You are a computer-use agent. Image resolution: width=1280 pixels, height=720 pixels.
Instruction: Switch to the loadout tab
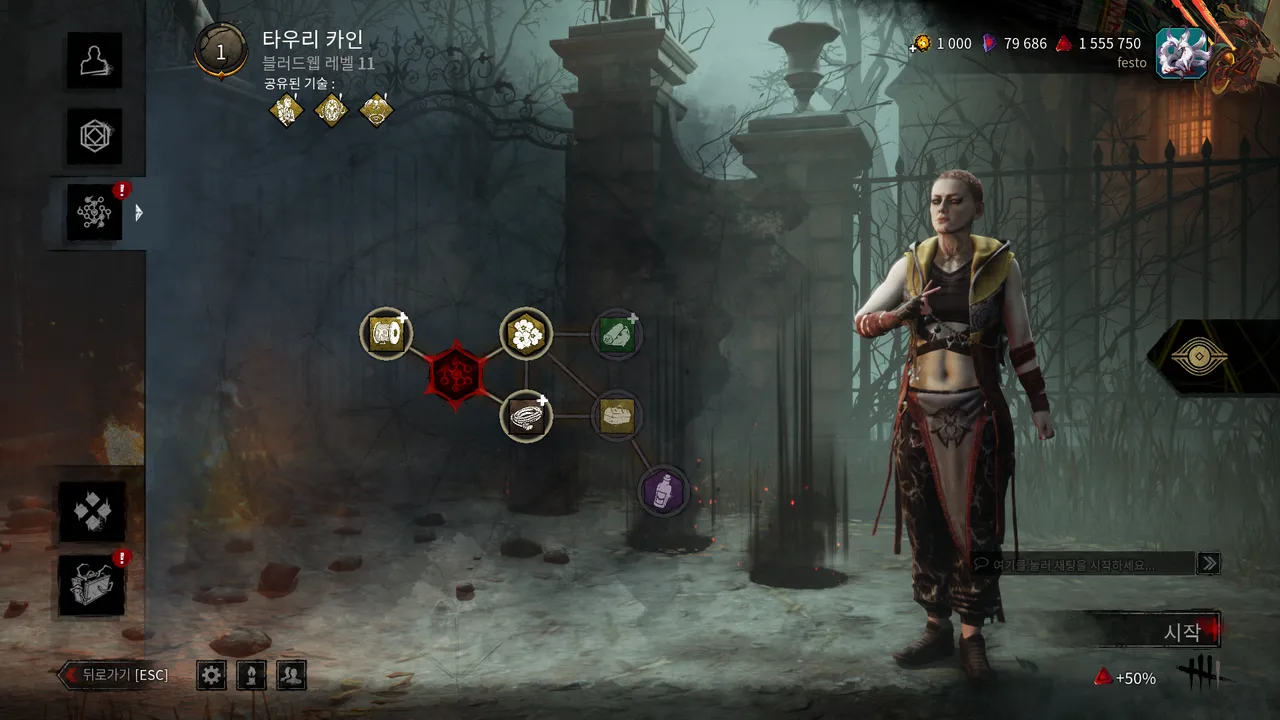click(95, 136)
